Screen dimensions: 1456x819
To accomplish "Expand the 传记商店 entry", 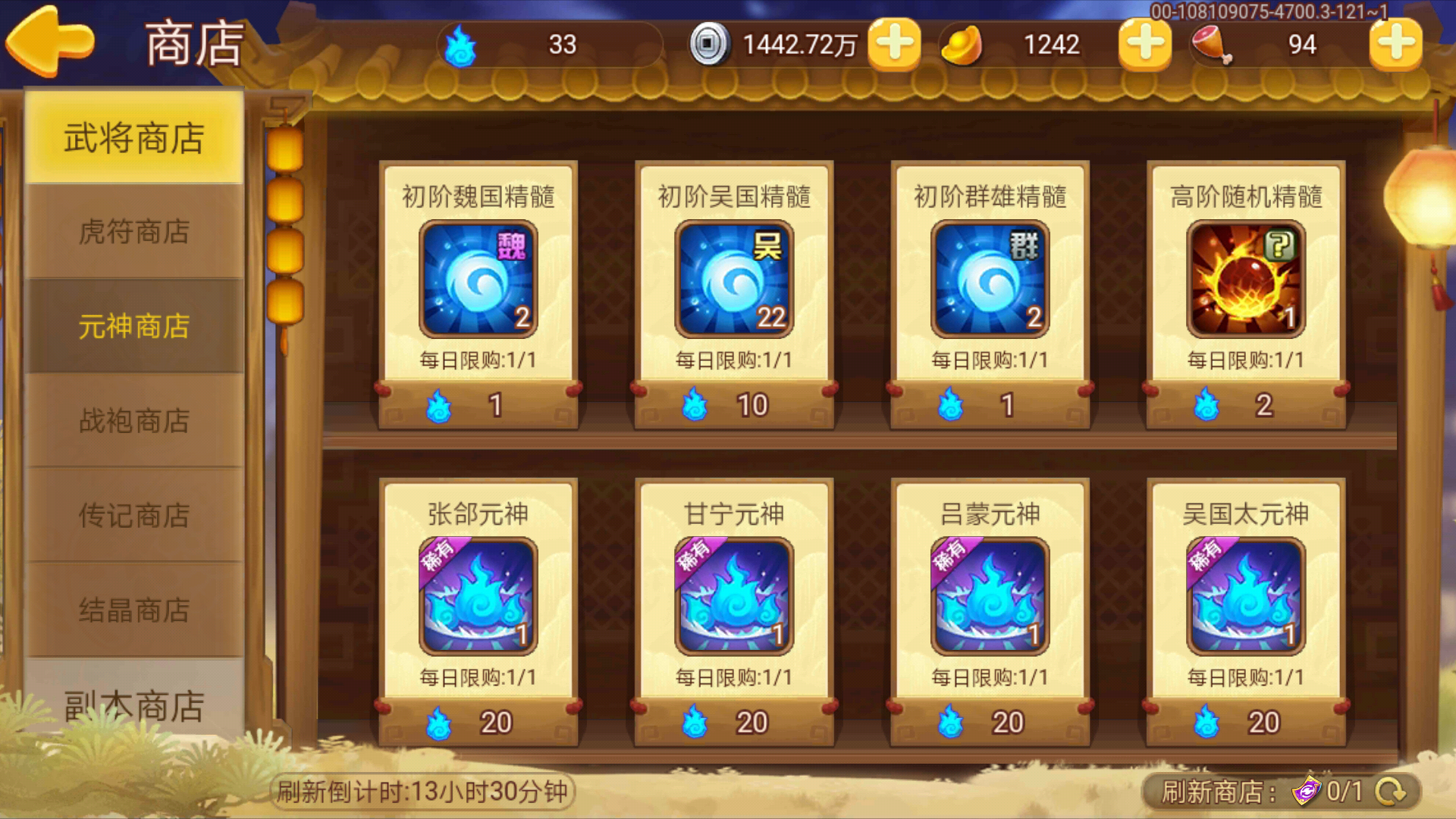I will 133,516.
